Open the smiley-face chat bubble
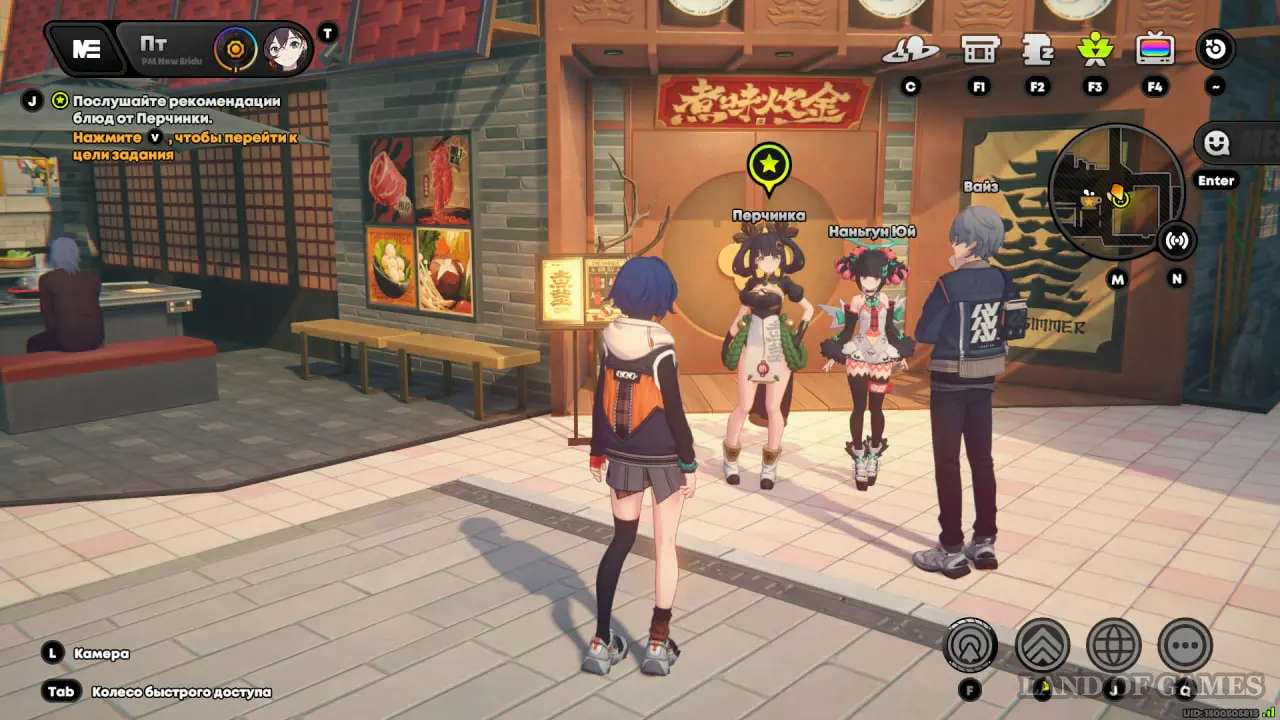The width and height of the screenshot is (1280, 720). click(x=1216, y=144)
